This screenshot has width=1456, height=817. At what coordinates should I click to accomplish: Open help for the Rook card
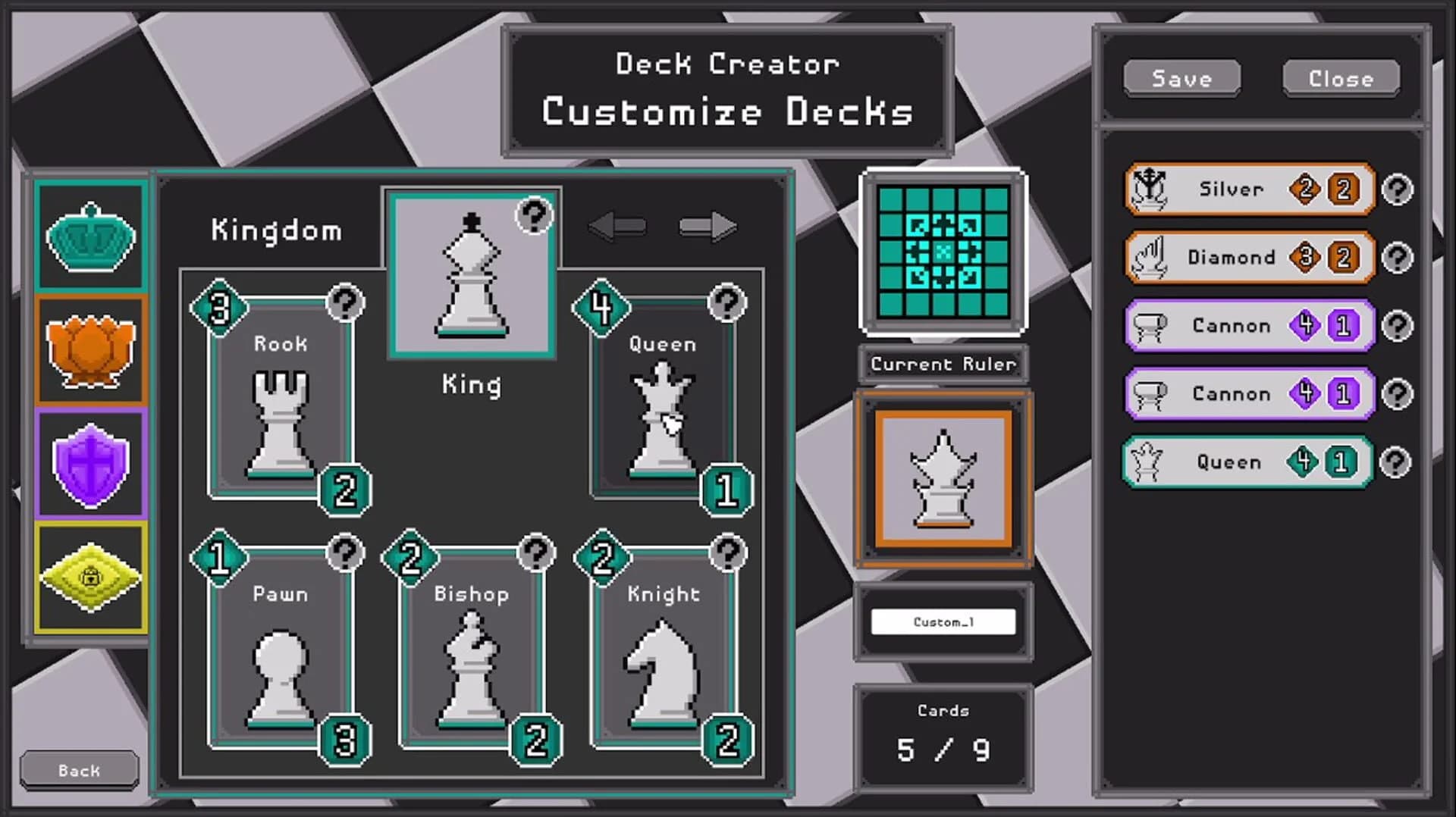345,303
